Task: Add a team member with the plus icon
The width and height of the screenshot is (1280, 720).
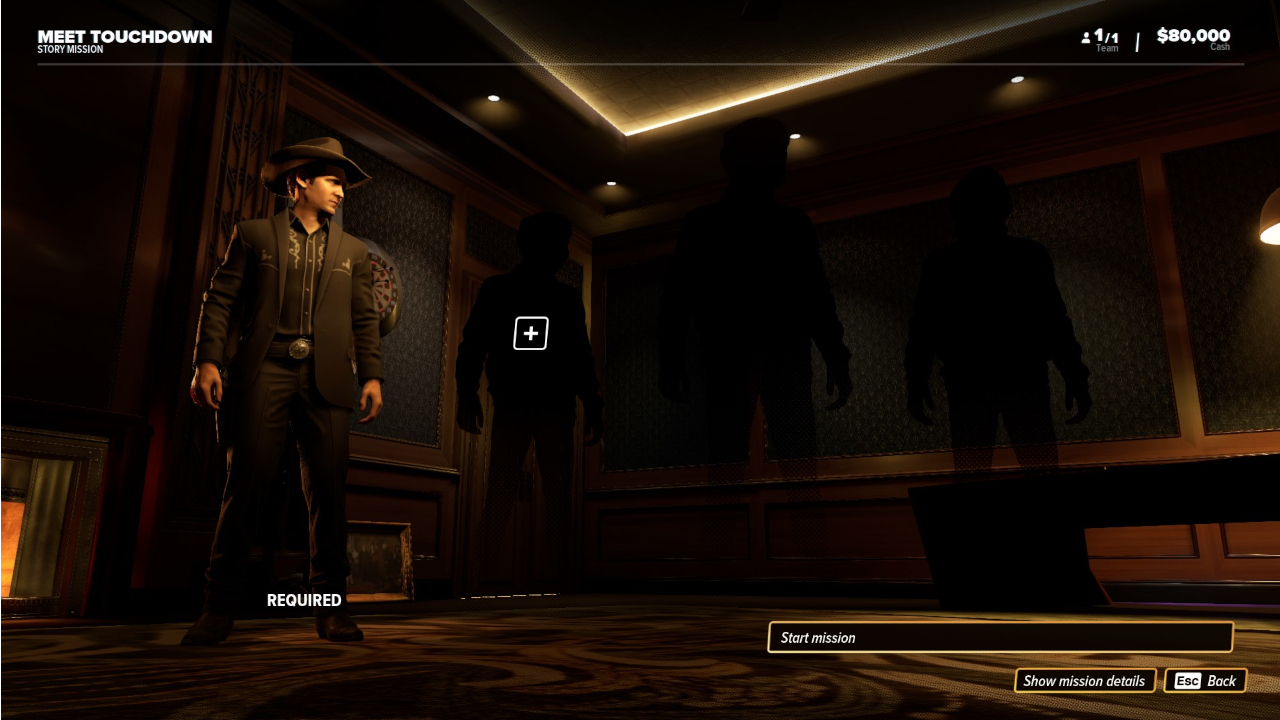Action: [x=531, y=333]
